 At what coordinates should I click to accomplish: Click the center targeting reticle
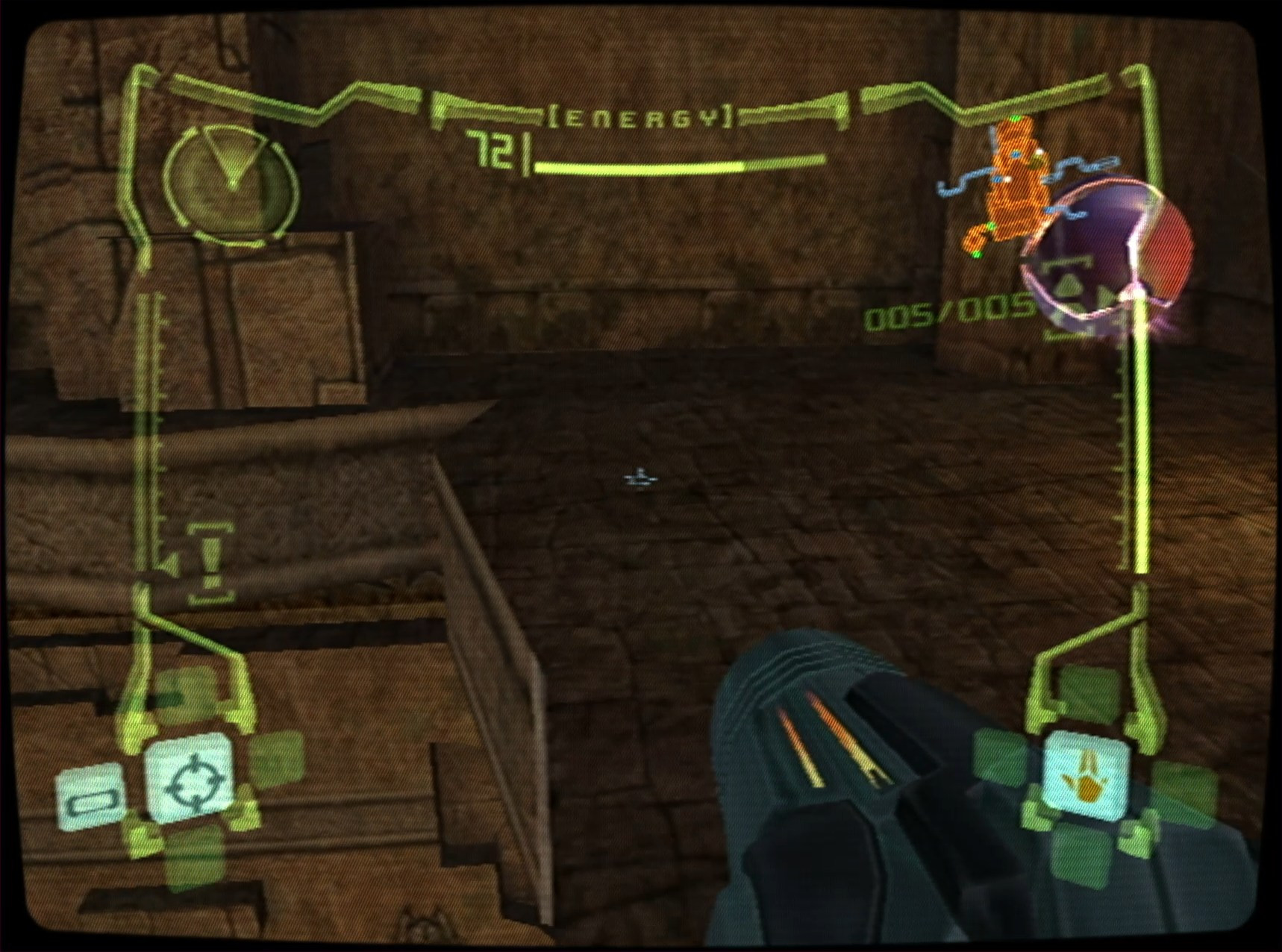639,479
